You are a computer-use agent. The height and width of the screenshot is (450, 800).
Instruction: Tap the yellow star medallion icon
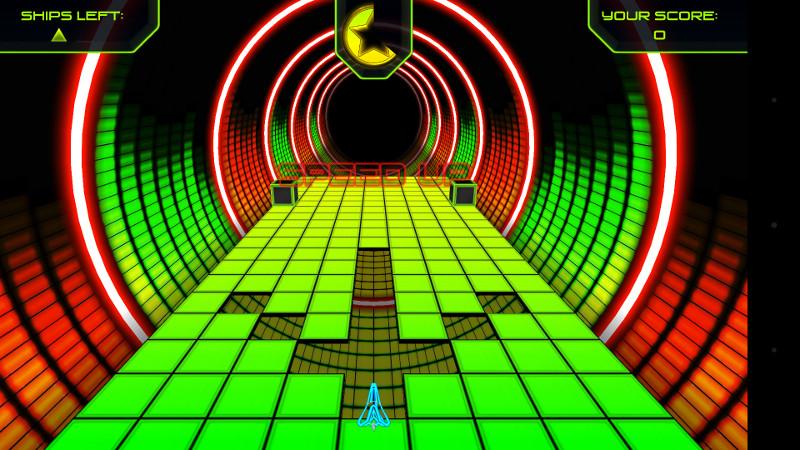click(x=373, y=35)
